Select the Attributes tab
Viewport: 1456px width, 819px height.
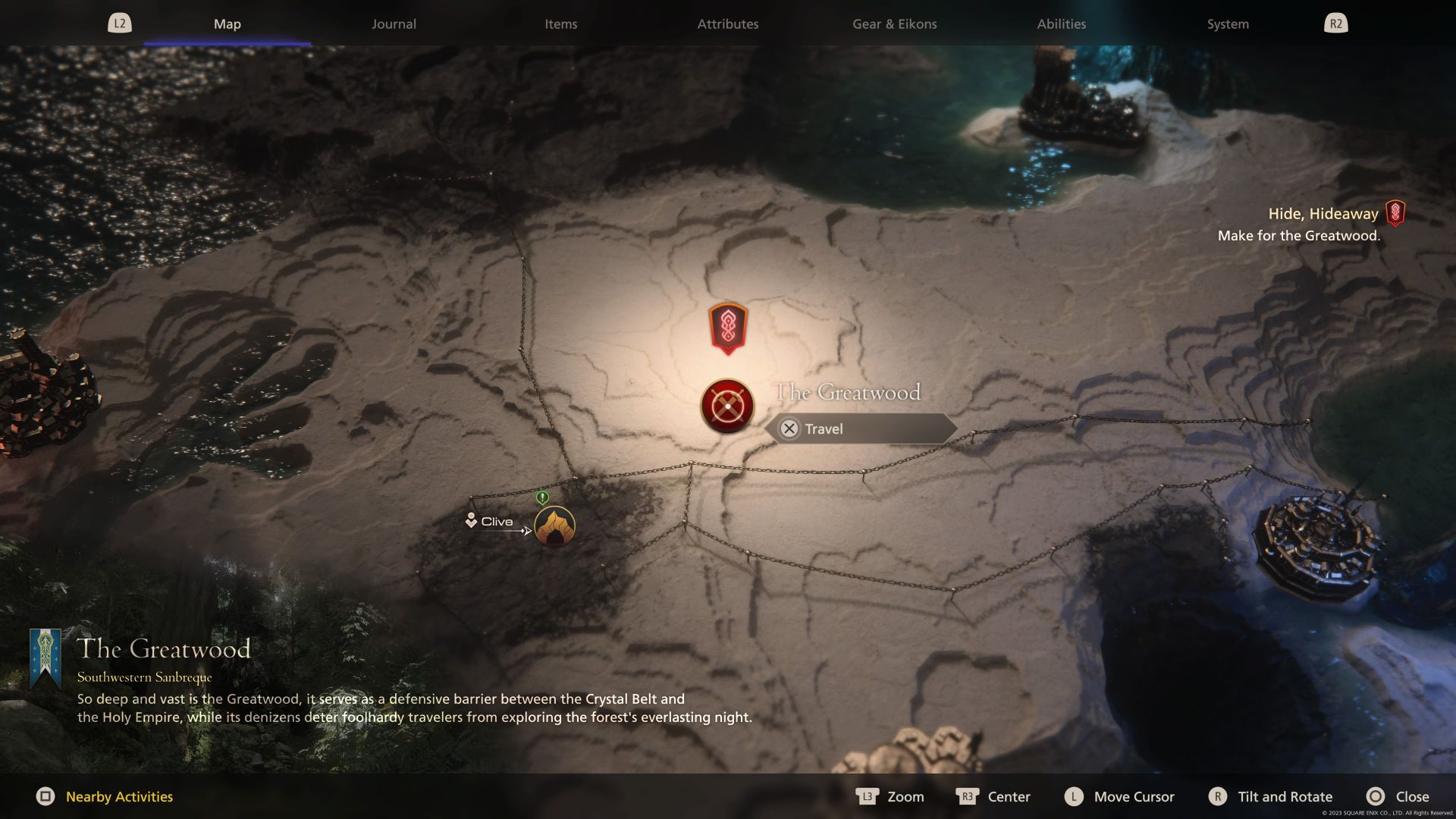tap(727, 24)
